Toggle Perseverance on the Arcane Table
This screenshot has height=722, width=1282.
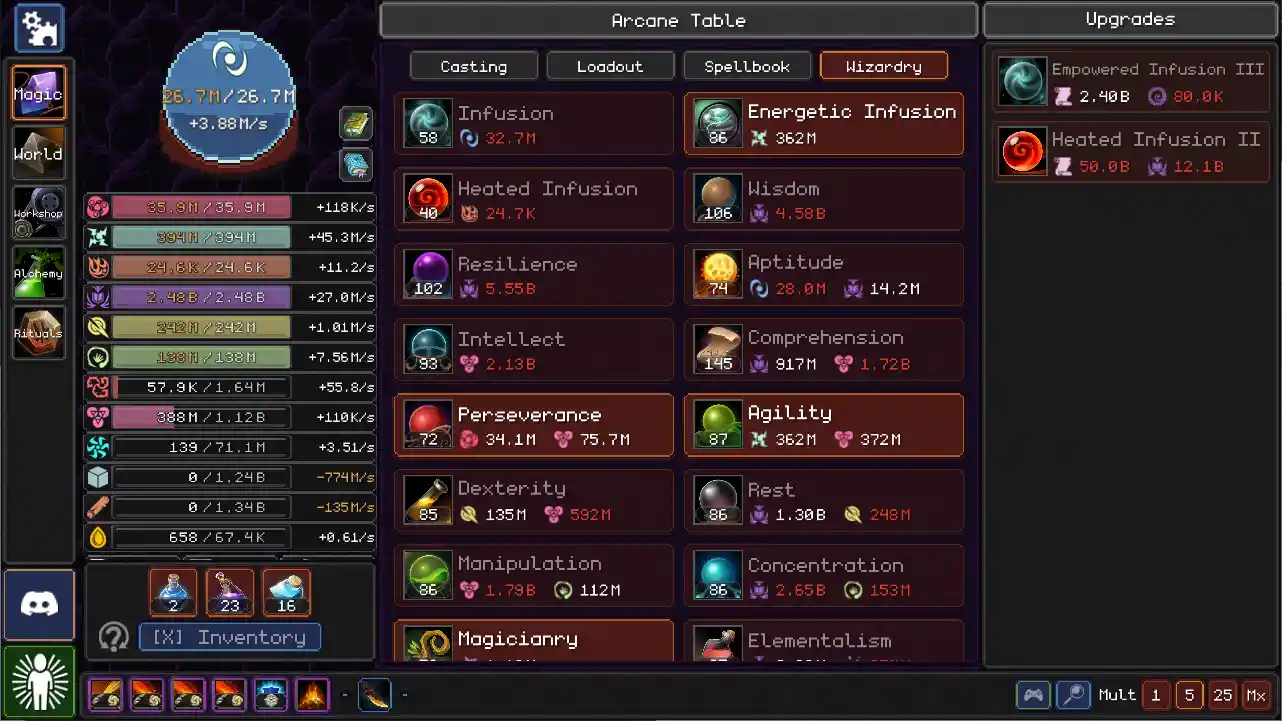click(533, 425)
